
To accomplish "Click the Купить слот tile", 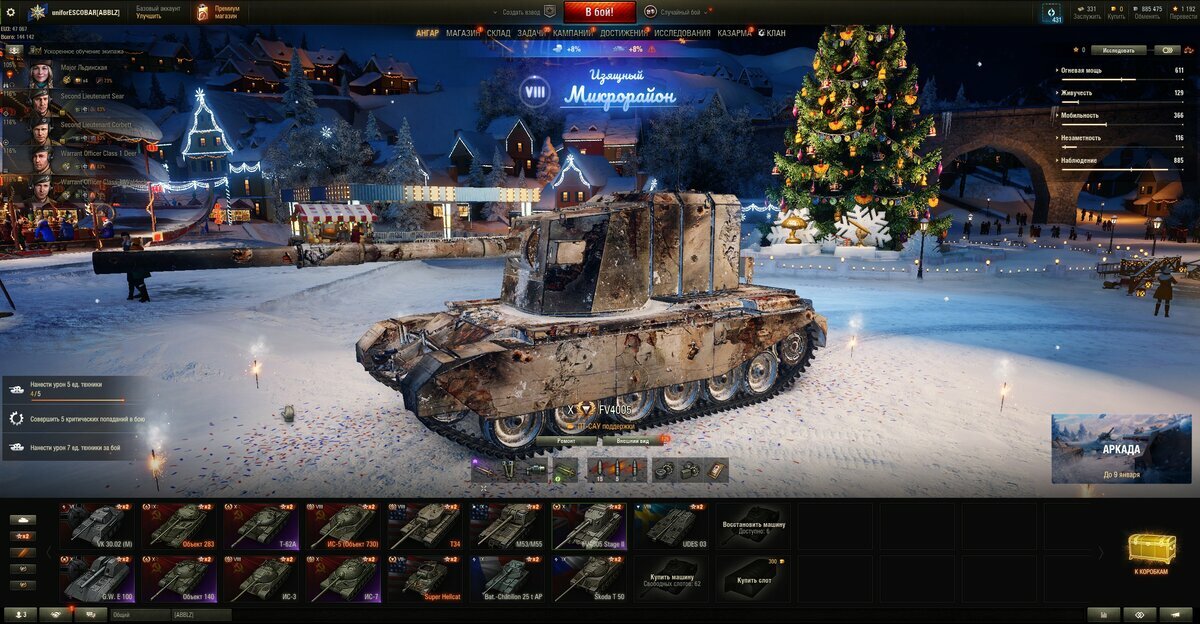I will click(753, 579).
